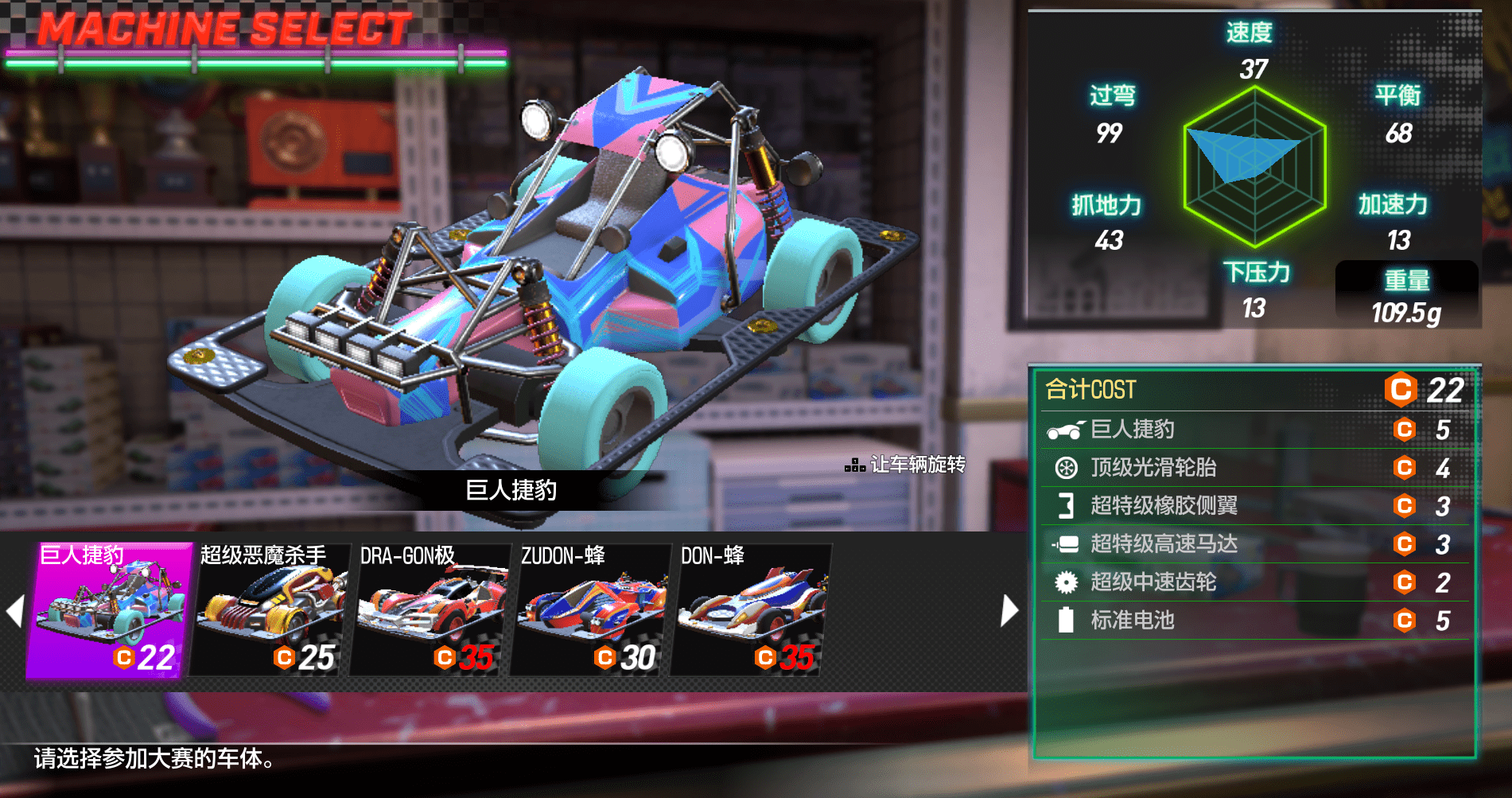Select the 巨人捷豹 machine card
This screenshot has width=1512, height=798.
110,610
